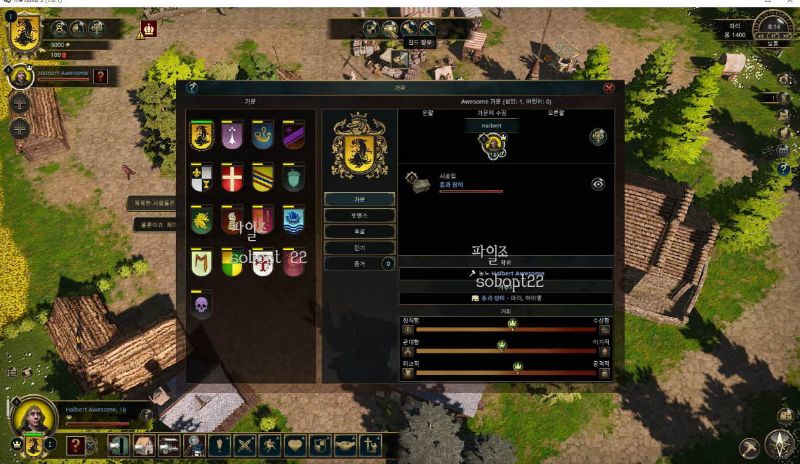The width and height of the screenshot is (800, 464).
Task: Click Halbert's portrait in the family tree
Action: click(x=491, y=144)
